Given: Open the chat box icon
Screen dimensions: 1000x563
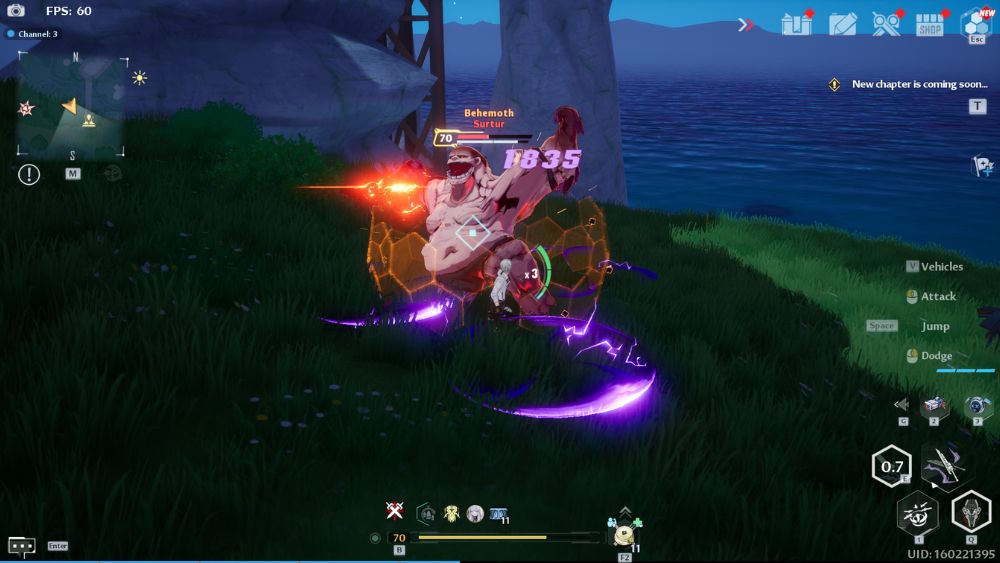Looking at the screenshot, I should tap(22, 546).
